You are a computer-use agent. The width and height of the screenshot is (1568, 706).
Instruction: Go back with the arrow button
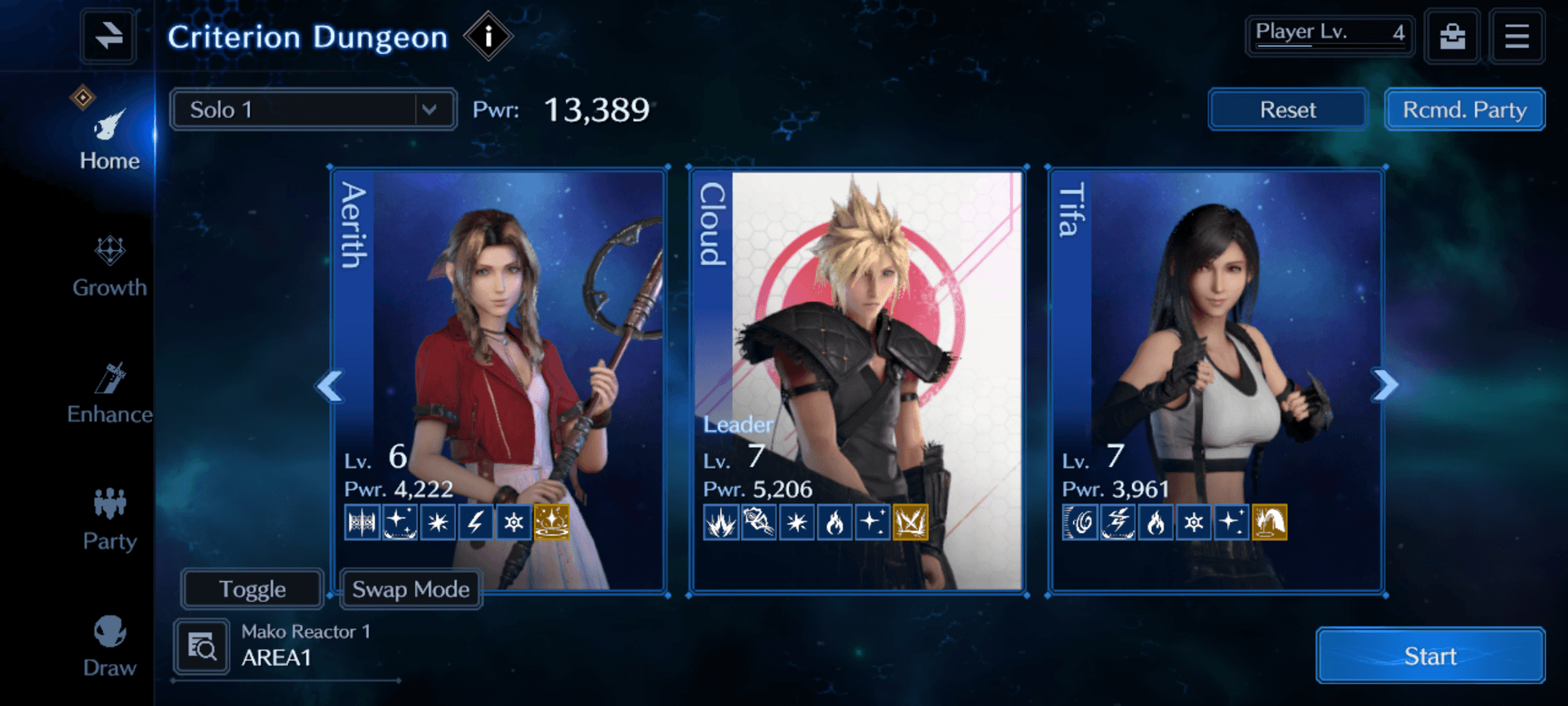(x=108, y=37)
